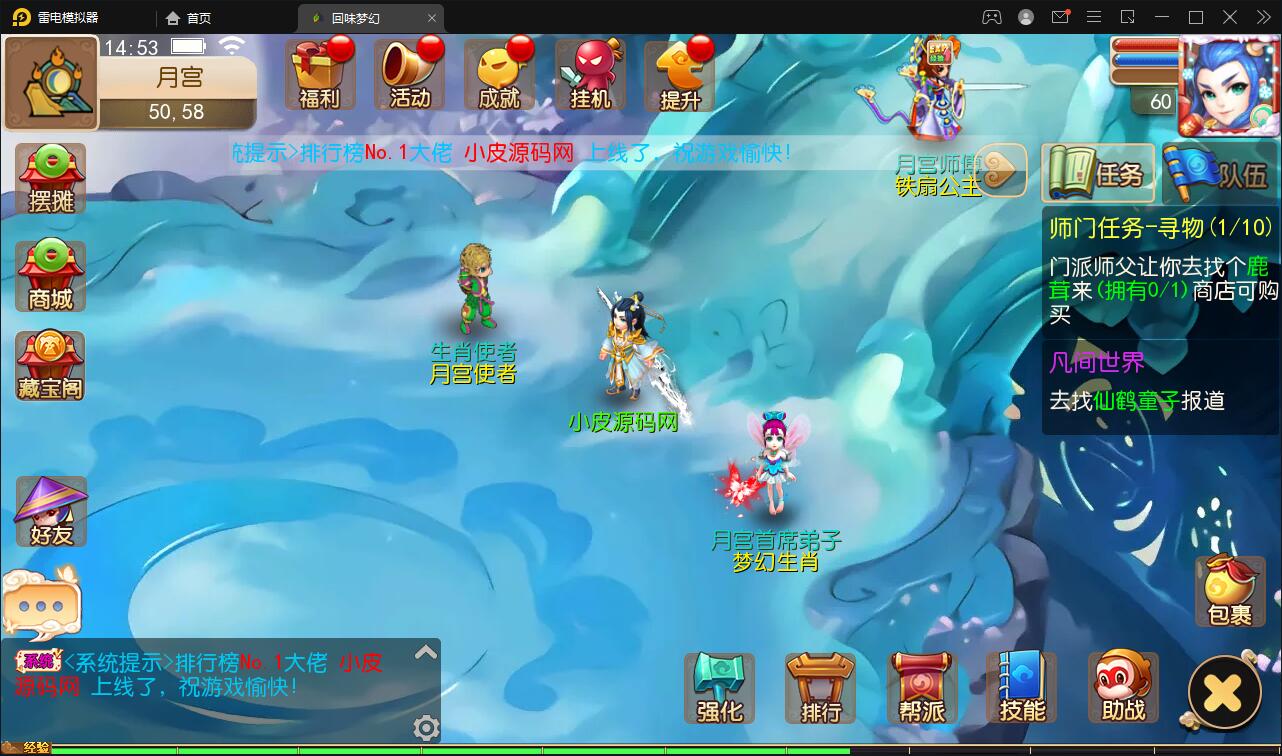The height and width of the screenshot is (756, 1282).
Task: Collapse the chat panel with the arrow
Action: 426,651
